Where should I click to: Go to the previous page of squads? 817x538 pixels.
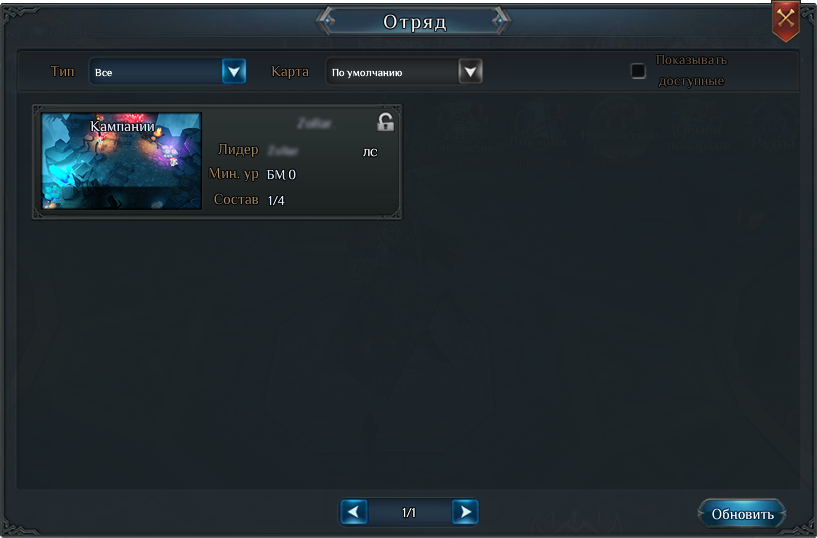(x=354, y=513)
